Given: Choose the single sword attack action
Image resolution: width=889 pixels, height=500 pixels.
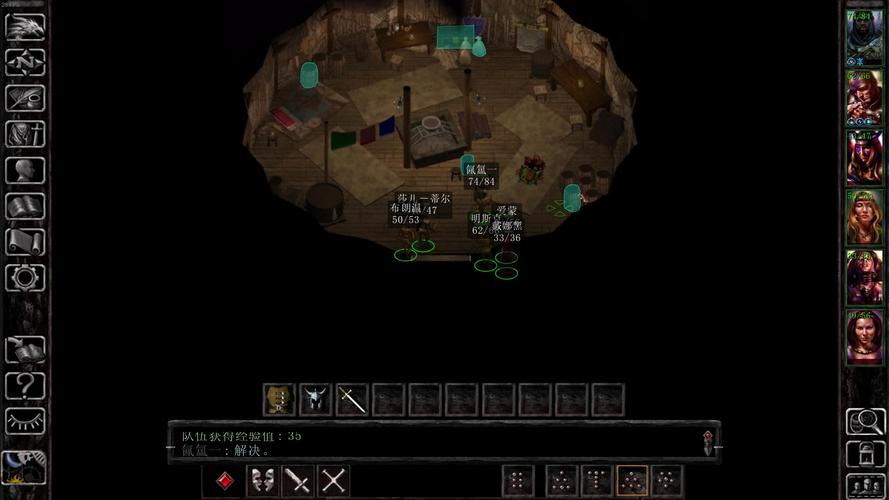Looking at the screenshot, I should tap(298, 481).
